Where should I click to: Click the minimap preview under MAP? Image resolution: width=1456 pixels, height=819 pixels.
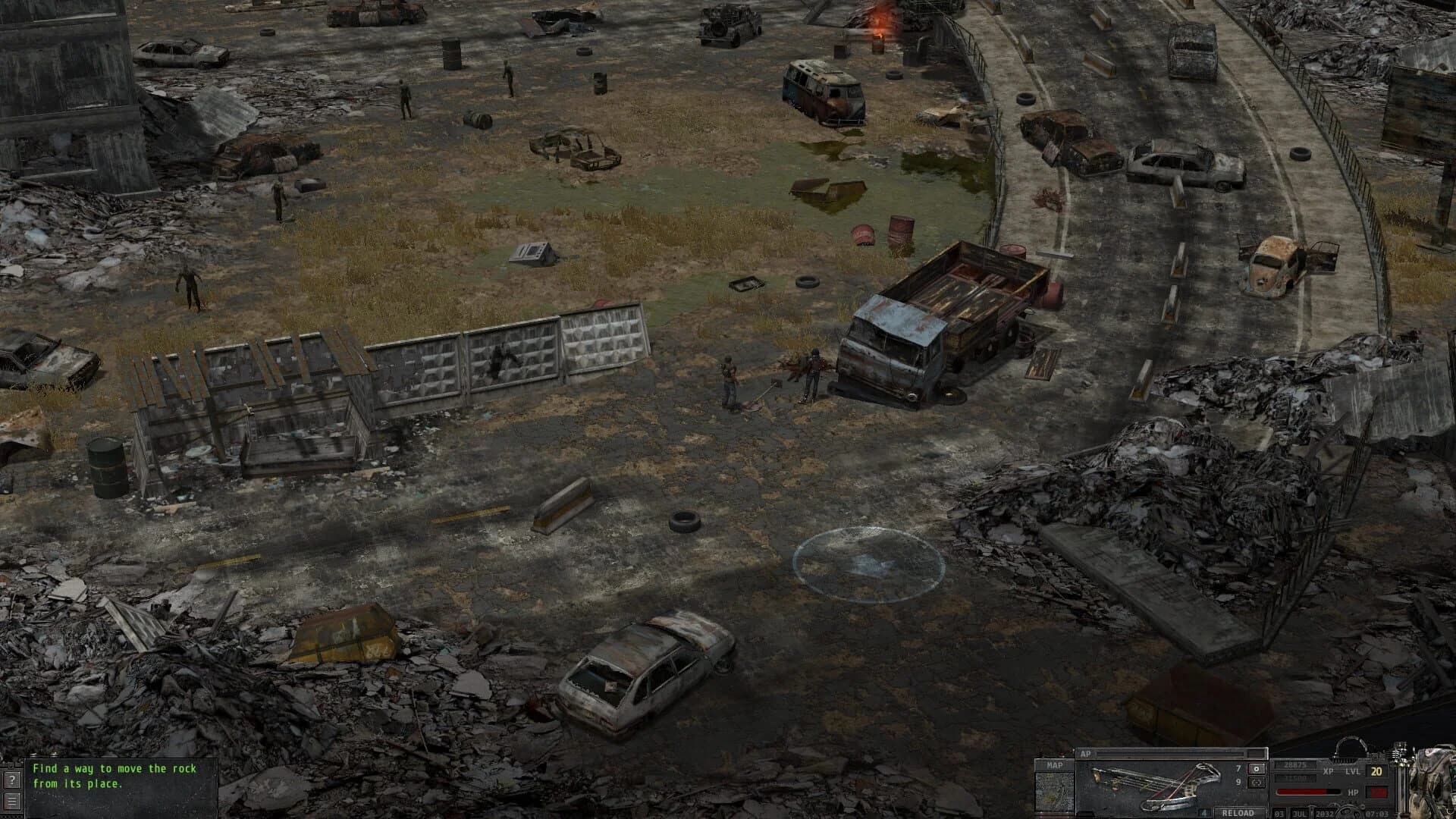pyautogui.click(x=1056, y=792)
